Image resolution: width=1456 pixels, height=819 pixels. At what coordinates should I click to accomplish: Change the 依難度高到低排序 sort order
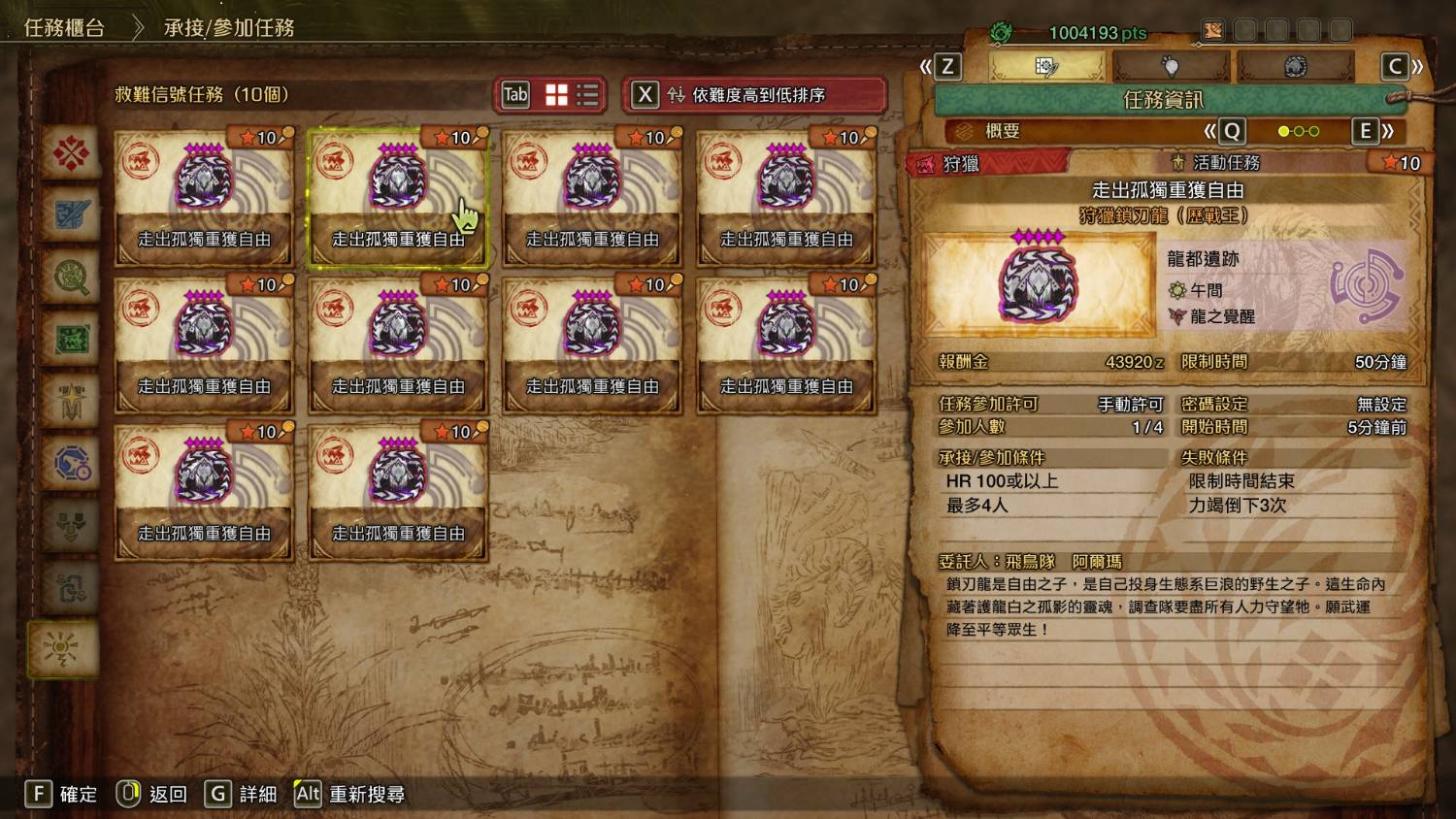click(x=755, y=95)
